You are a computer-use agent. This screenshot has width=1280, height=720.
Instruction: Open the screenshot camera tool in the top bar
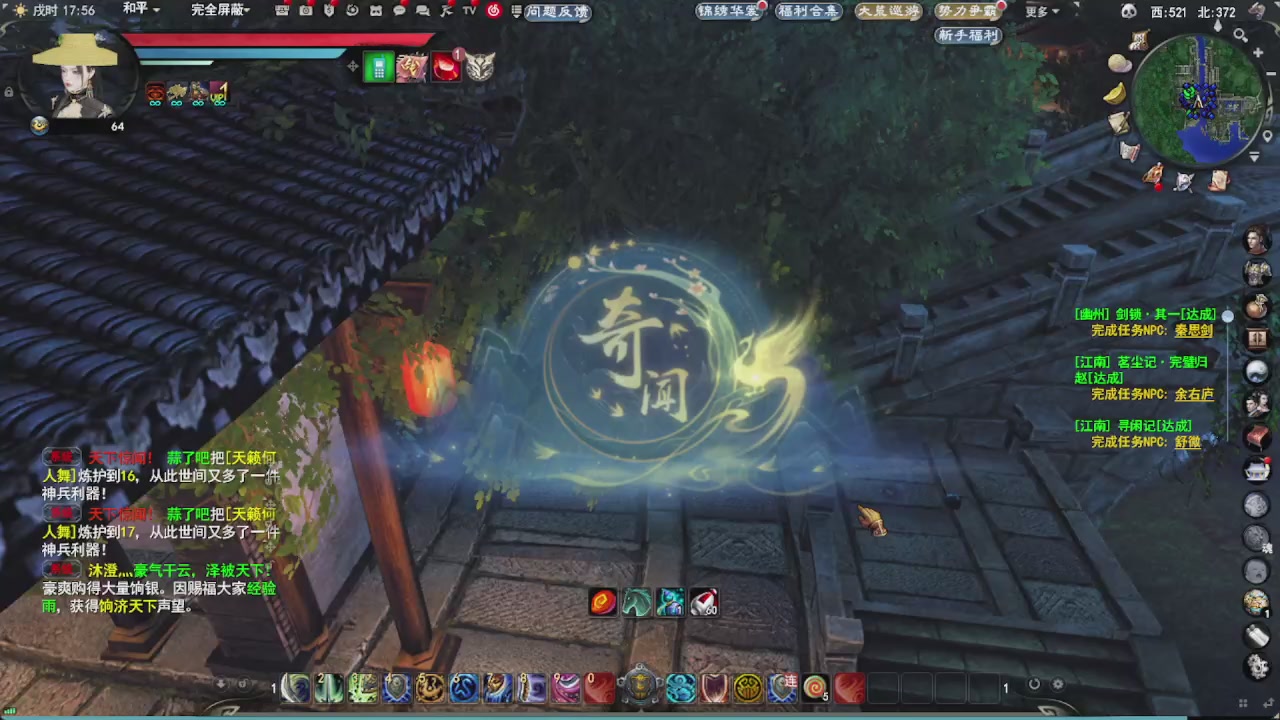pos(306,12)
